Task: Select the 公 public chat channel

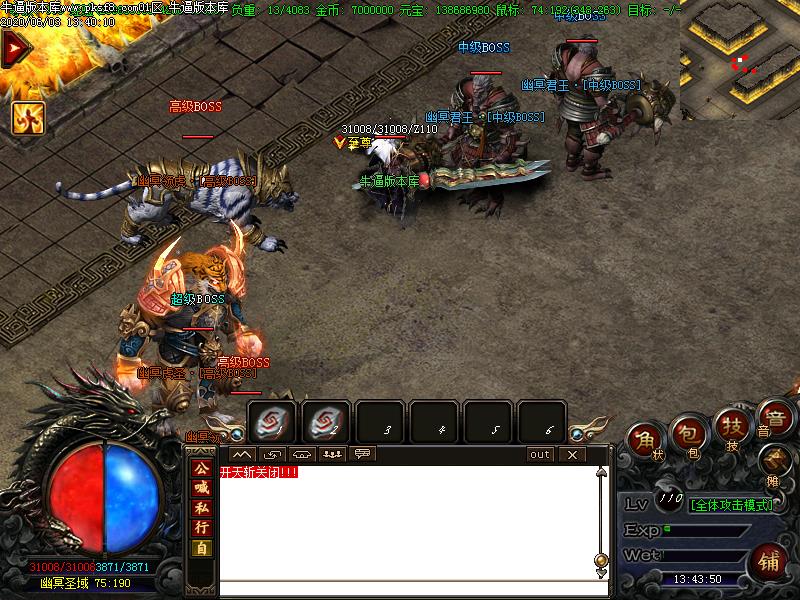Action: (x=202, y=468)
